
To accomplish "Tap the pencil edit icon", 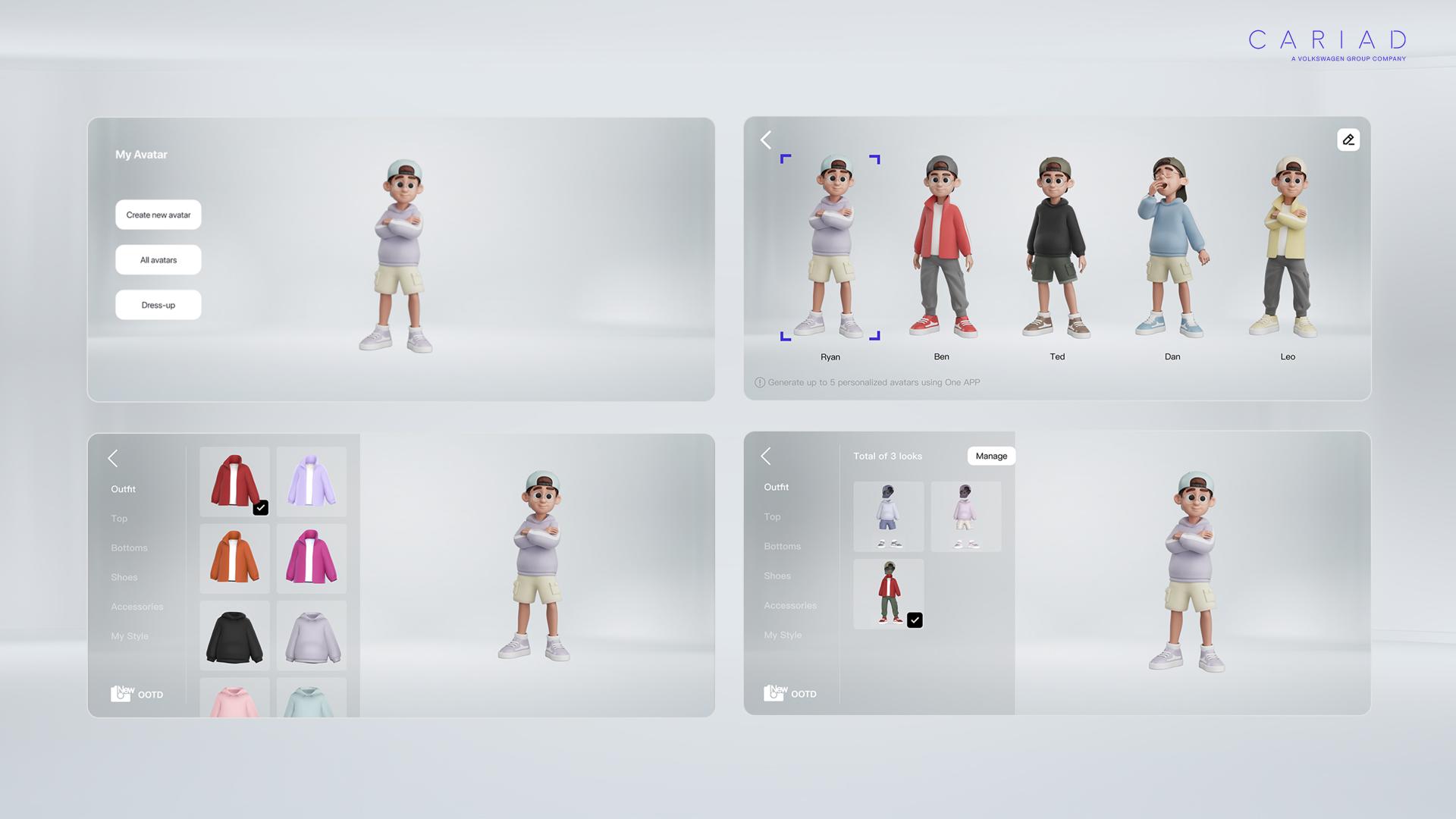I will click(x=1348, y=140).
